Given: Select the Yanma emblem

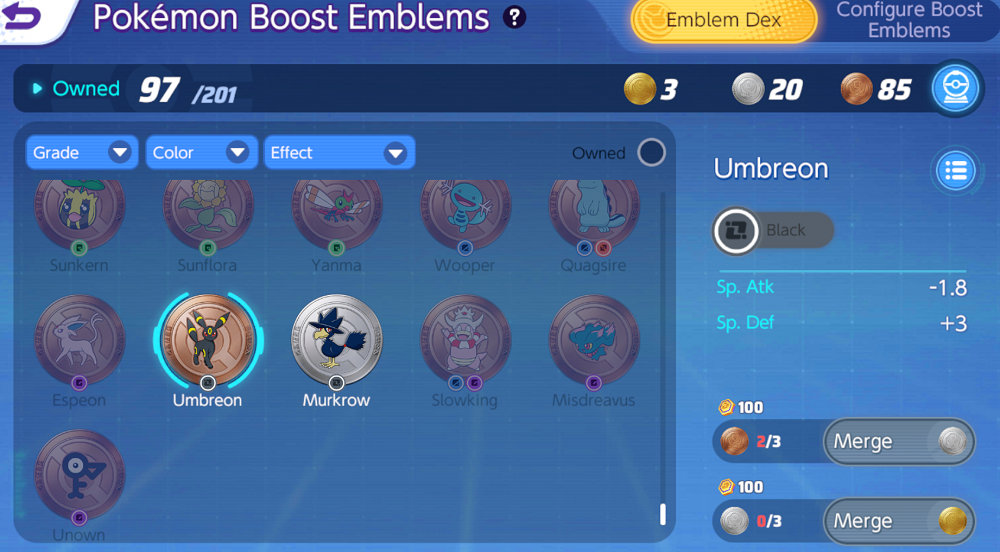Looking at the screenshot, I should pyautogui.click(x=337, y=215).
